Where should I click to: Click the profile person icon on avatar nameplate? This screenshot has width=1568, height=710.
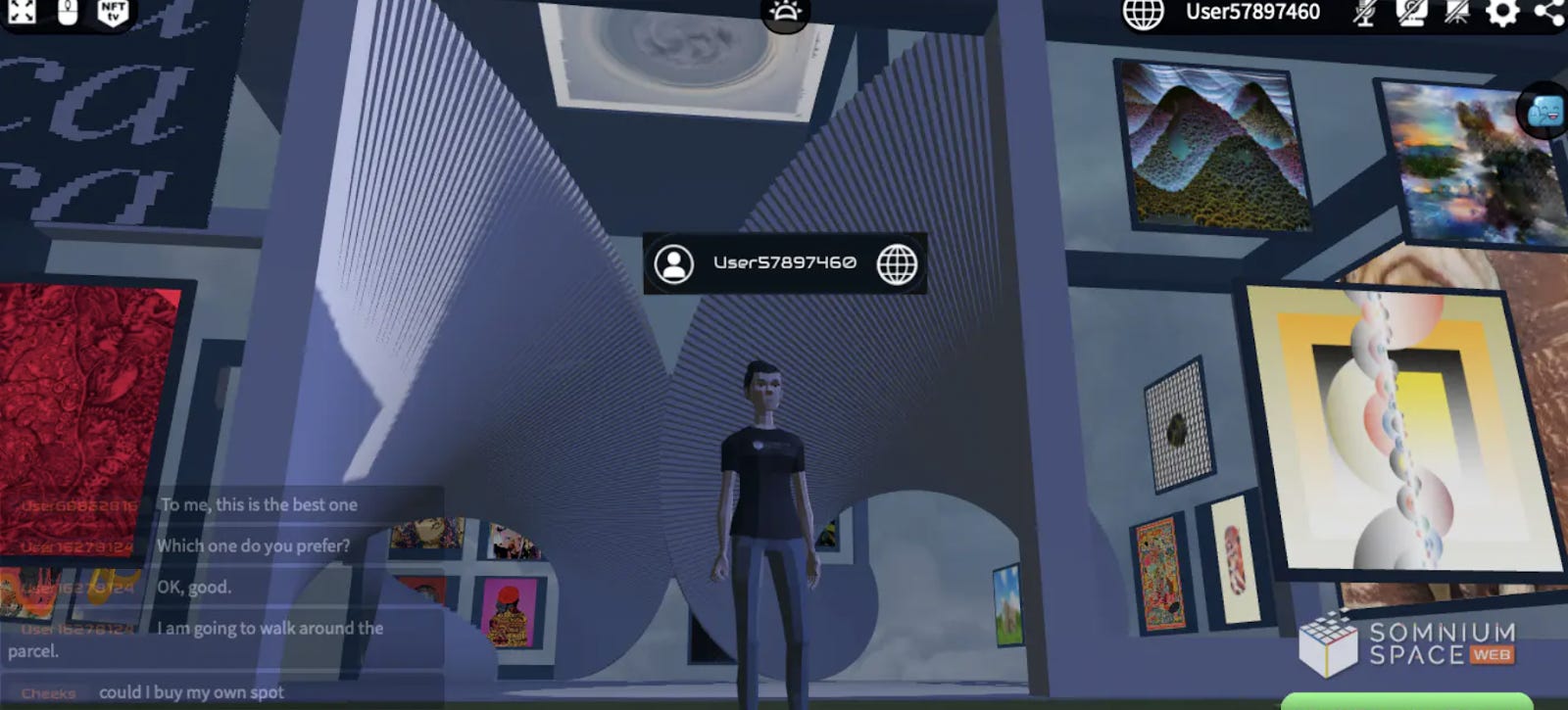[x=672, y=261]
